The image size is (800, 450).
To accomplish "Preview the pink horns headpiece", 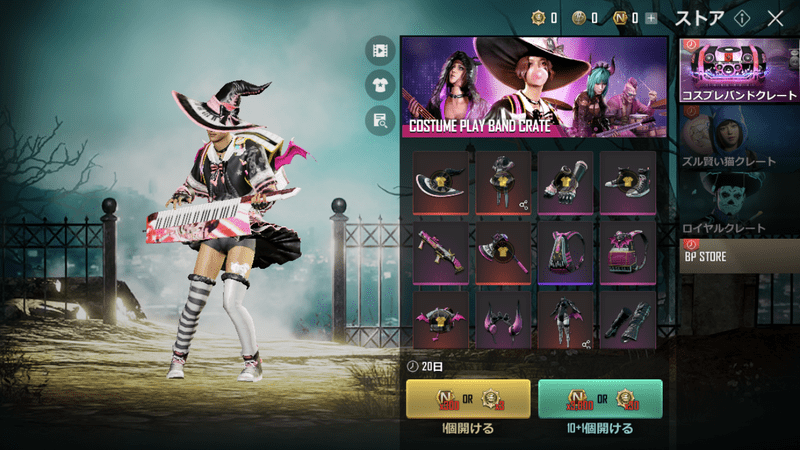I will point(503,319).
